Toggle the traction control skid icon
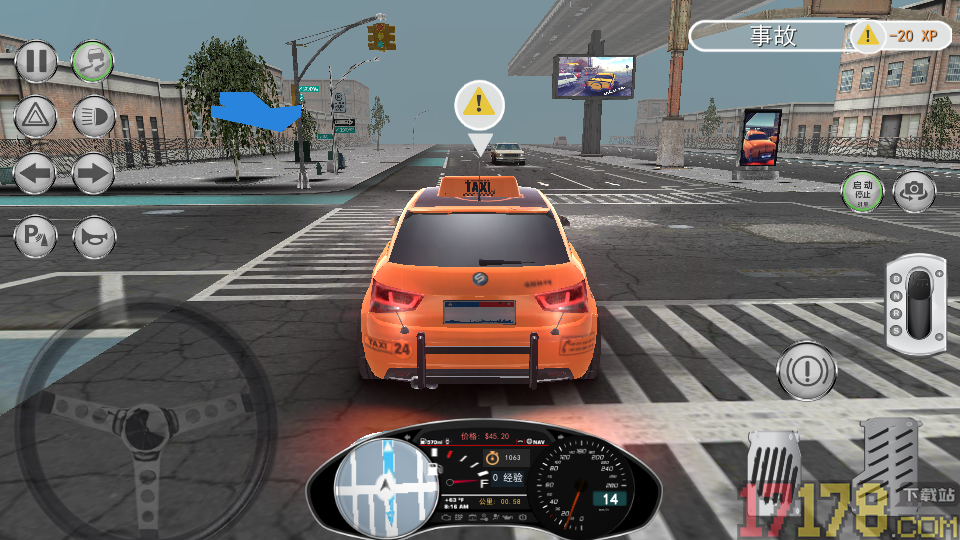Viewport: 960px width, 540px height. tap(93, 62)
